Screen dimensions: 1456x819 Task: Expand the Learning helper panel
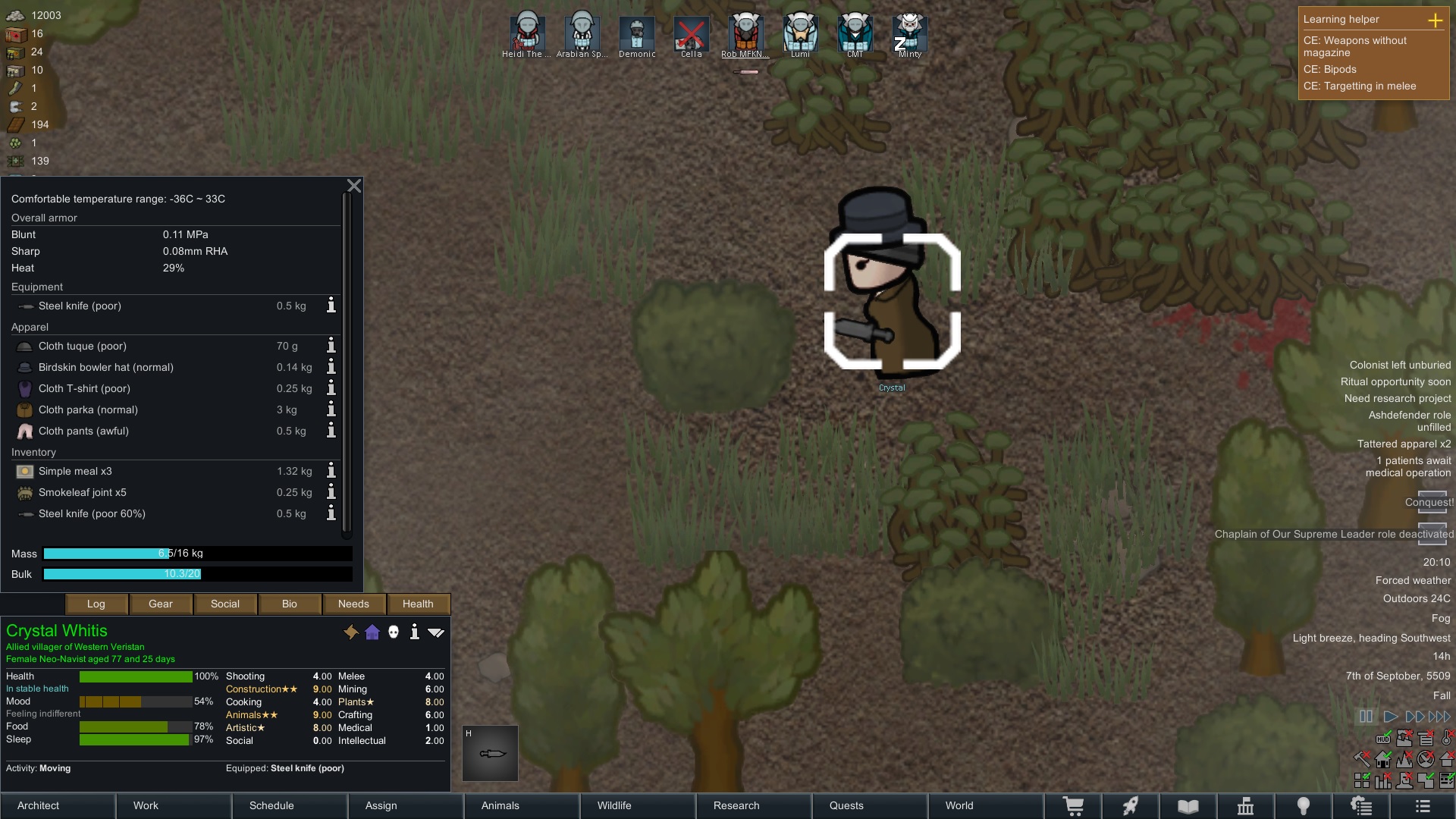click(1435, 20)
